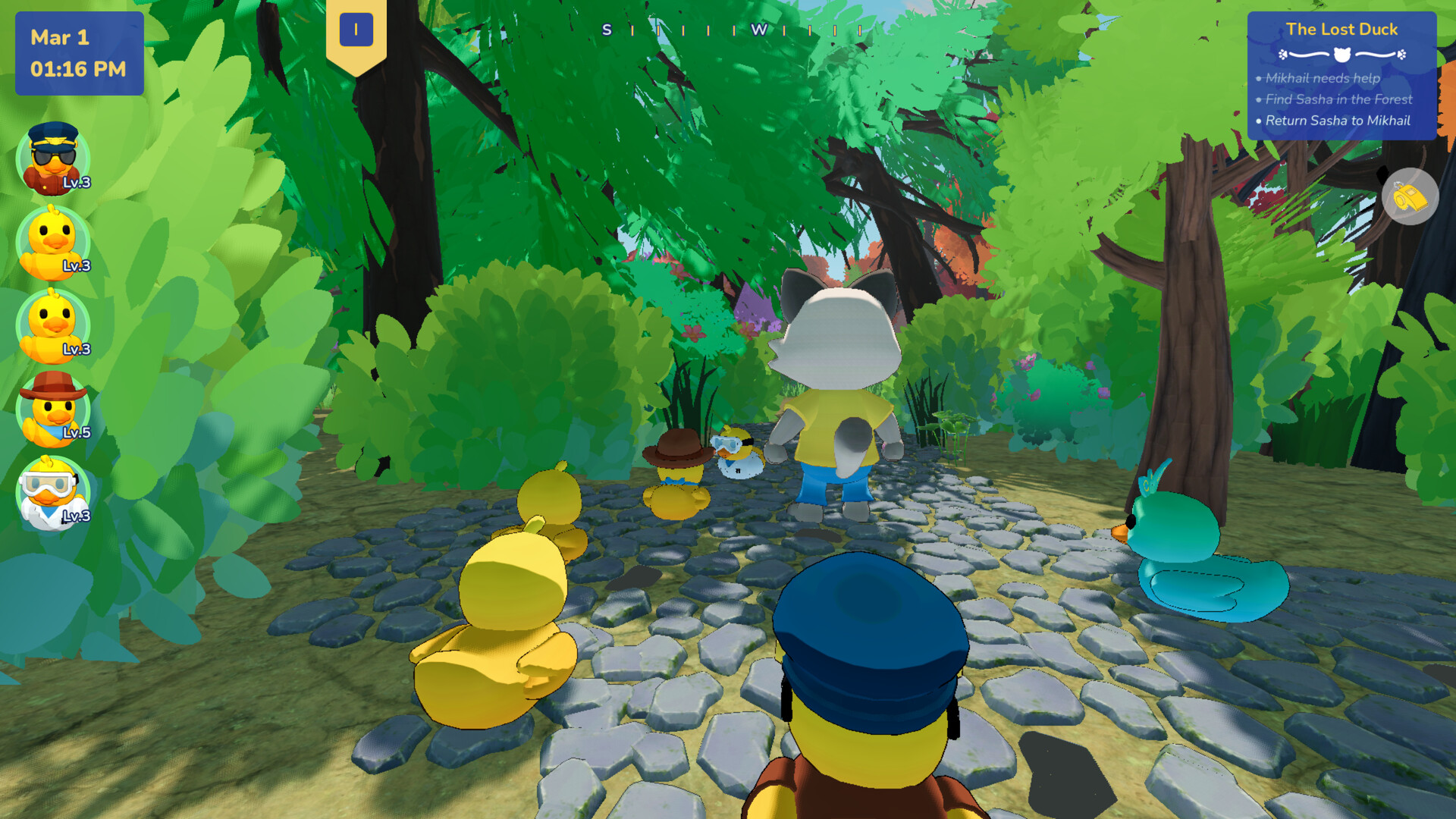1456x819 pixels.
Task: Expand the Mar 1 date panel
Action: [79, 53]
